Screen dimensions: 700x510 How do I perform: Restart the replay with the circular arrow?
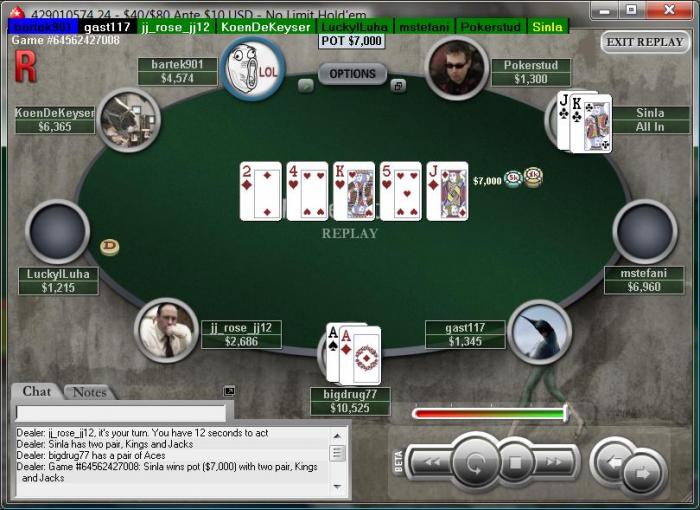474,463
